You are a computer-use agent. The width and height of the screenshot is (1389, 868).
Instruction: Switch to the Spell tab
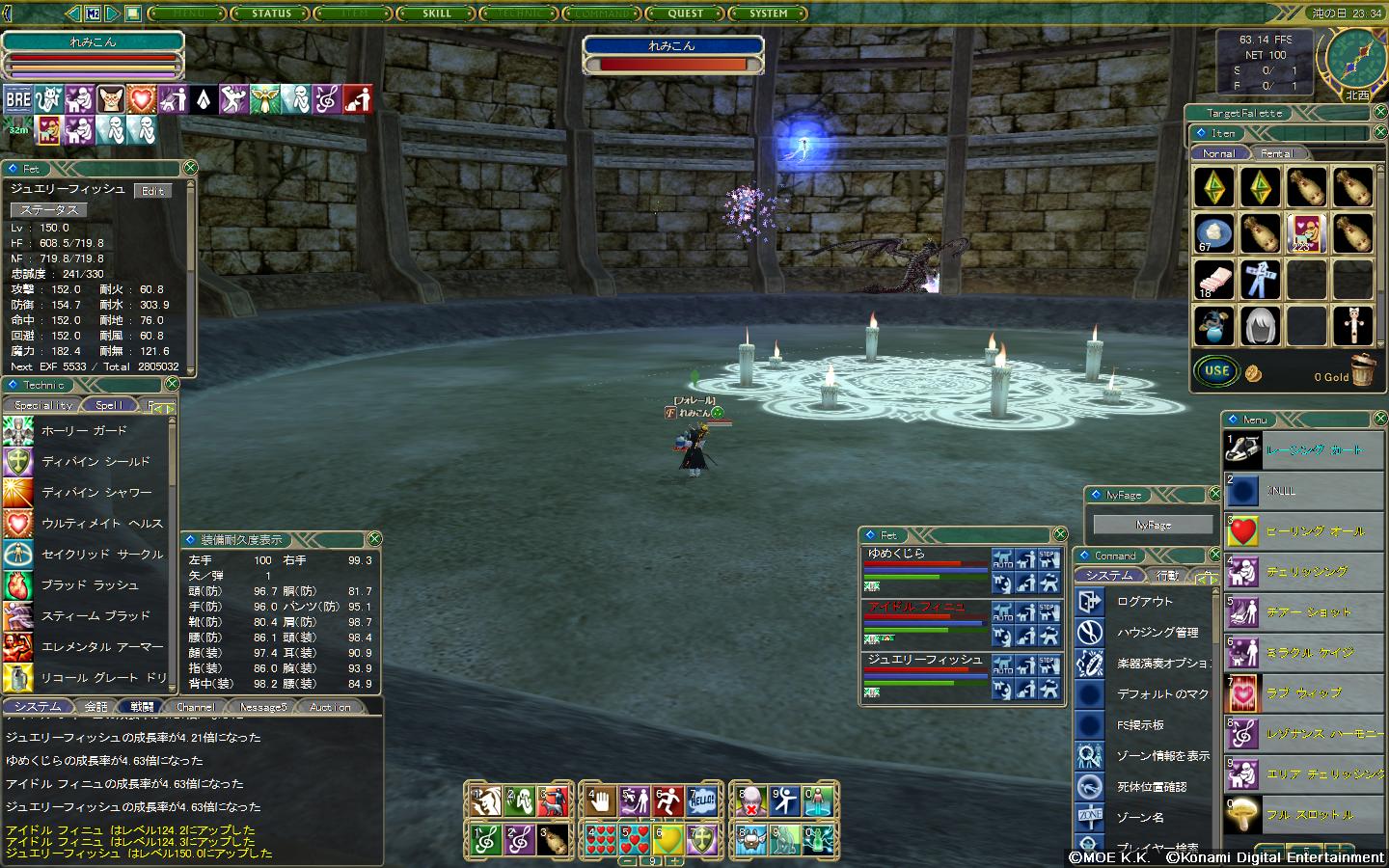(x=109, y=405)
